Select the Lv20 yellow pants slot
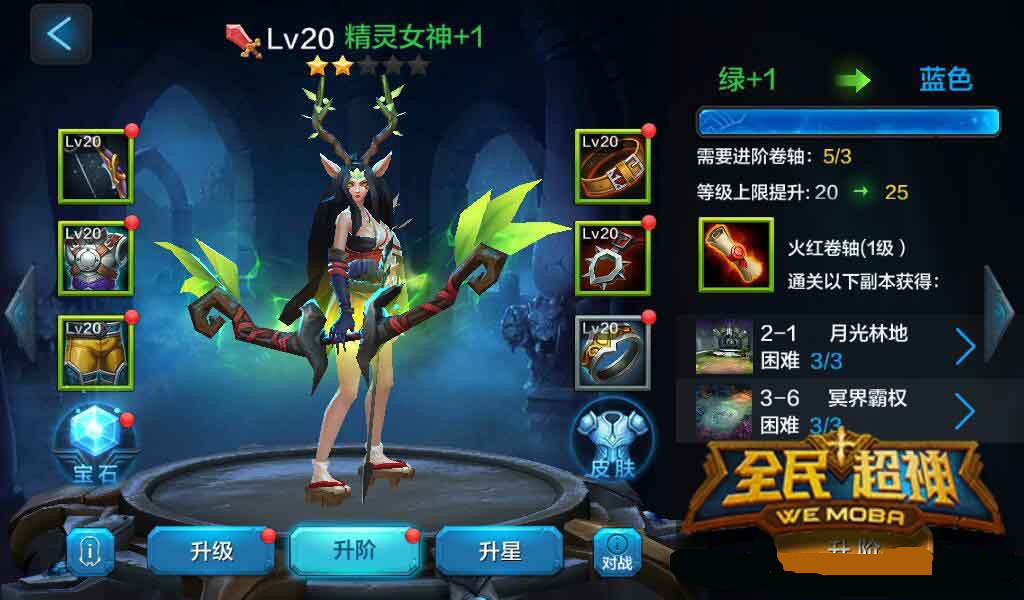 (96, 352)
